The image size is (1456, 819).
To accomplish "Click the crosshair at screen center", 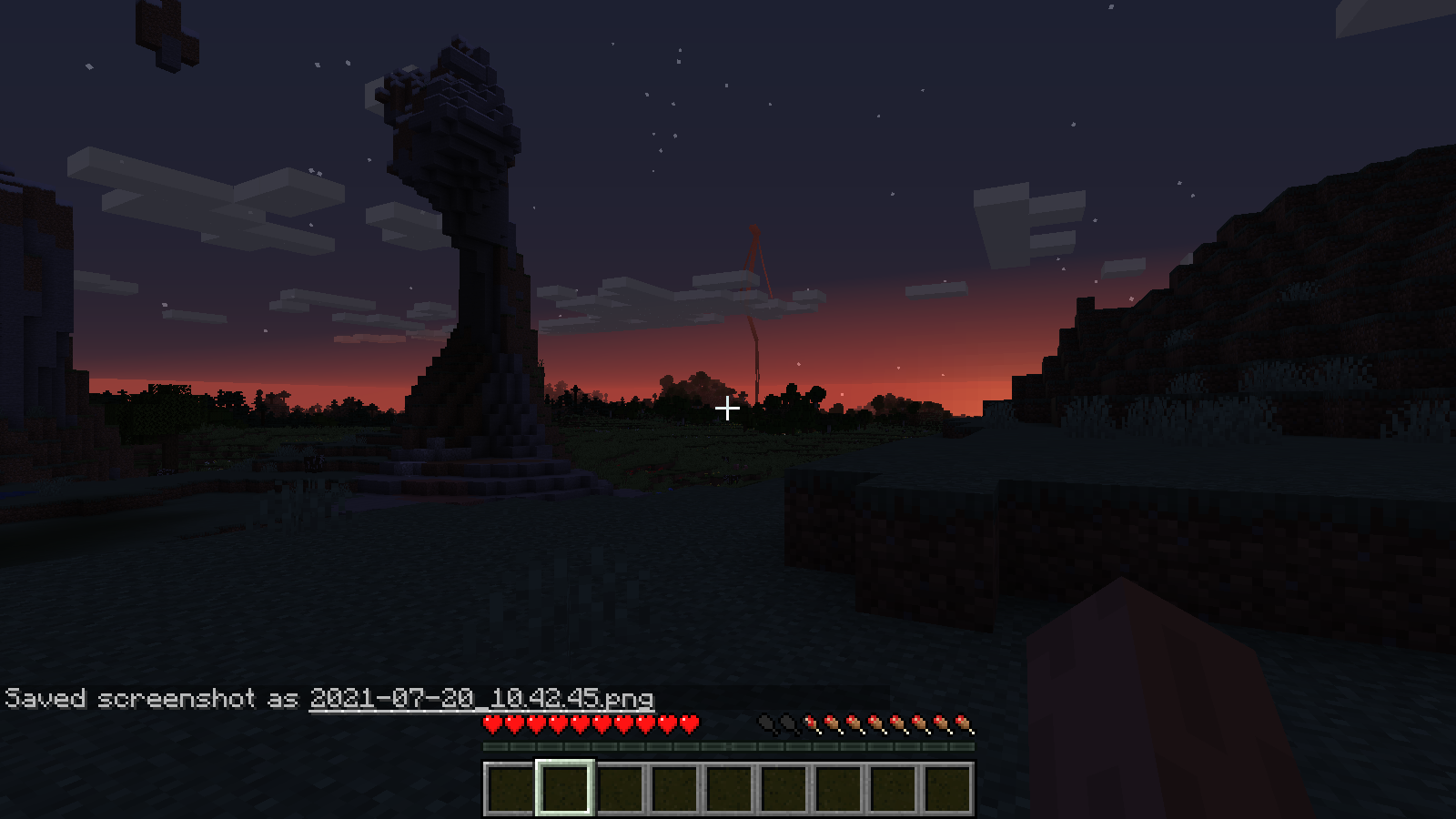I will 727,409.
